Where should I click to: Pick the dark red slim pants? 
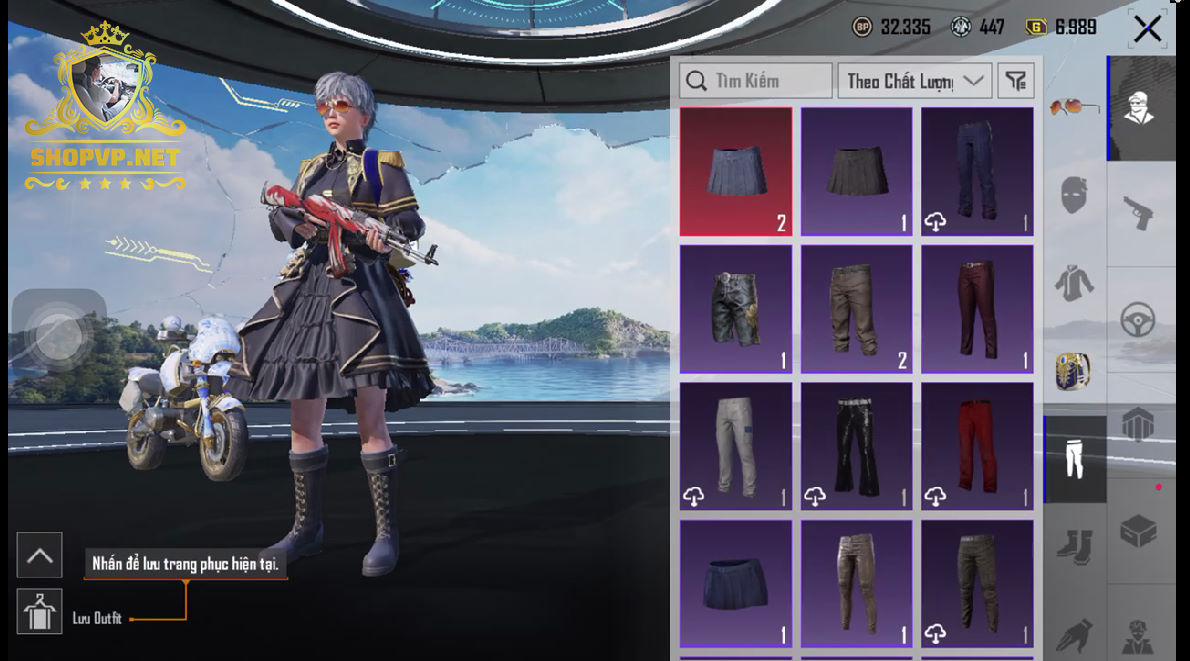coord(977,309)
